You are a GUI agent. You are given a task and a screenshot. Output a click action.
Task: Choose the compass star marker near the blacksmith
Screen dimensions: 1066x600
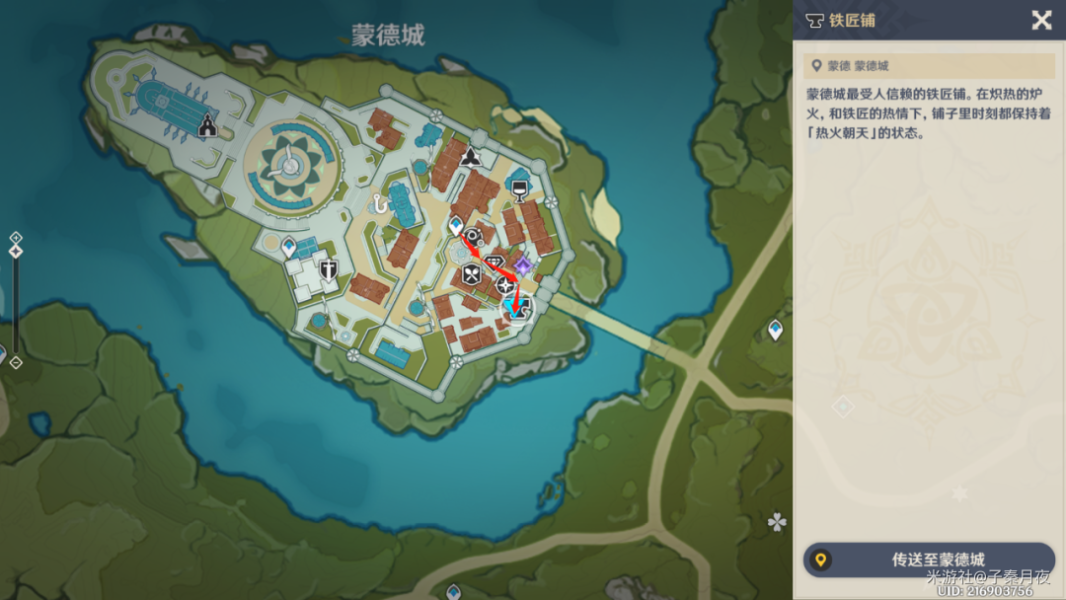tap(505, 284)
